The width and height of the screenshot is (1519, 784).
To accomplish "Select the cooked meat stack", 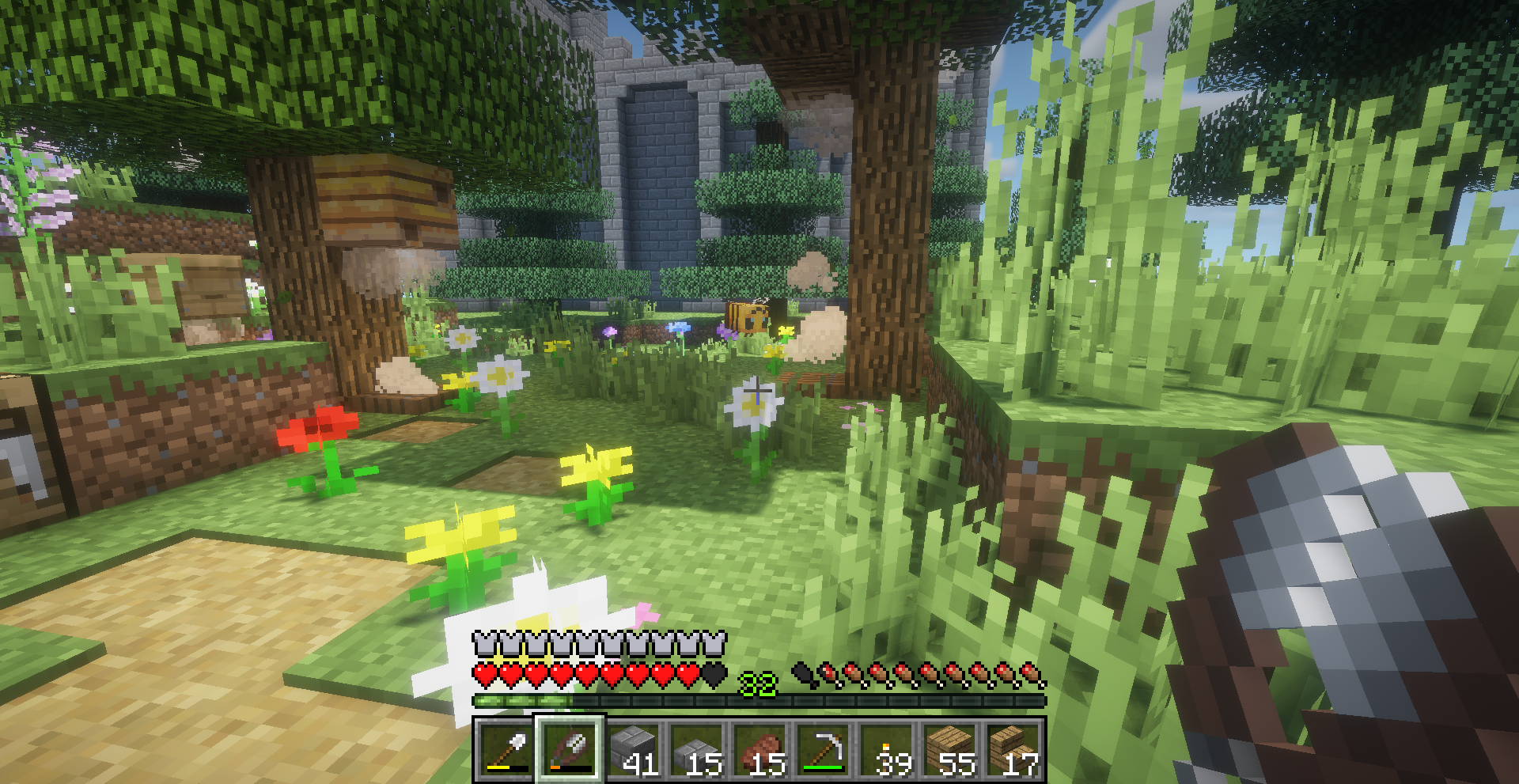I will click(759, 749).
